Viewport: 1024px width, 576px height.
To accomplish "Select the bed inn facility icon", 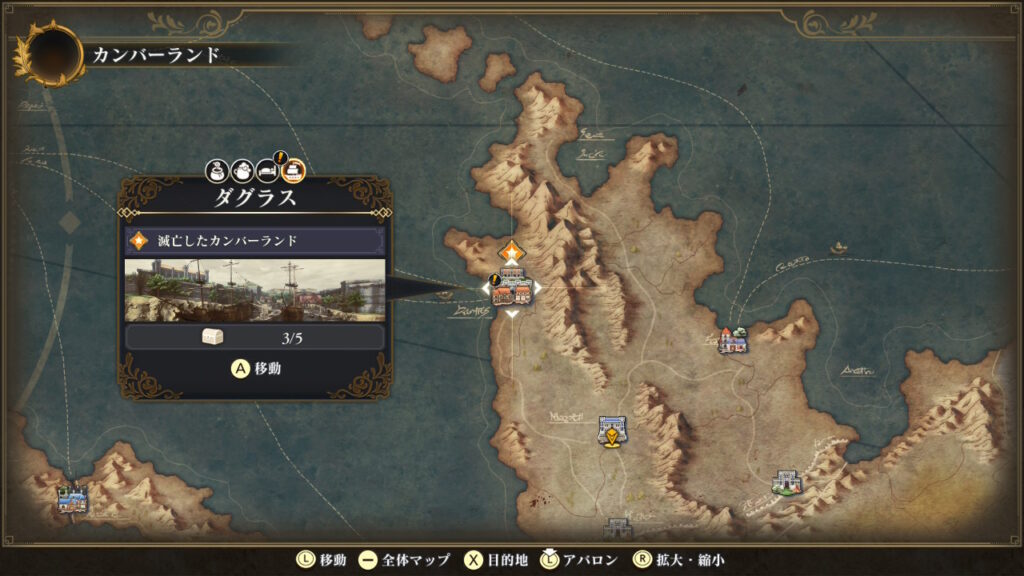I will pyautogui.click(x=267, y=171).
